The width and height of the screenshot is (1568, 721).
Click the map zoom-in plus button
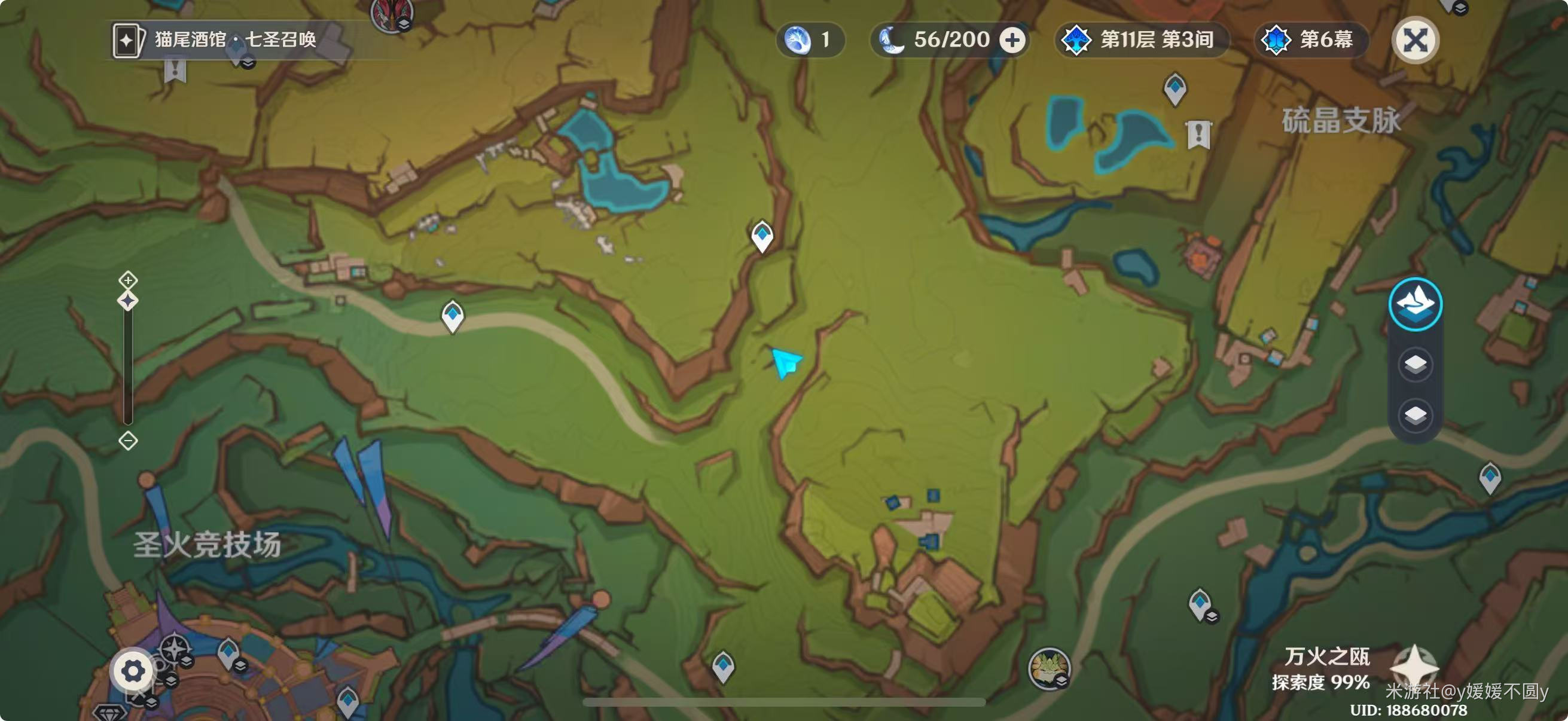[128, 280]
